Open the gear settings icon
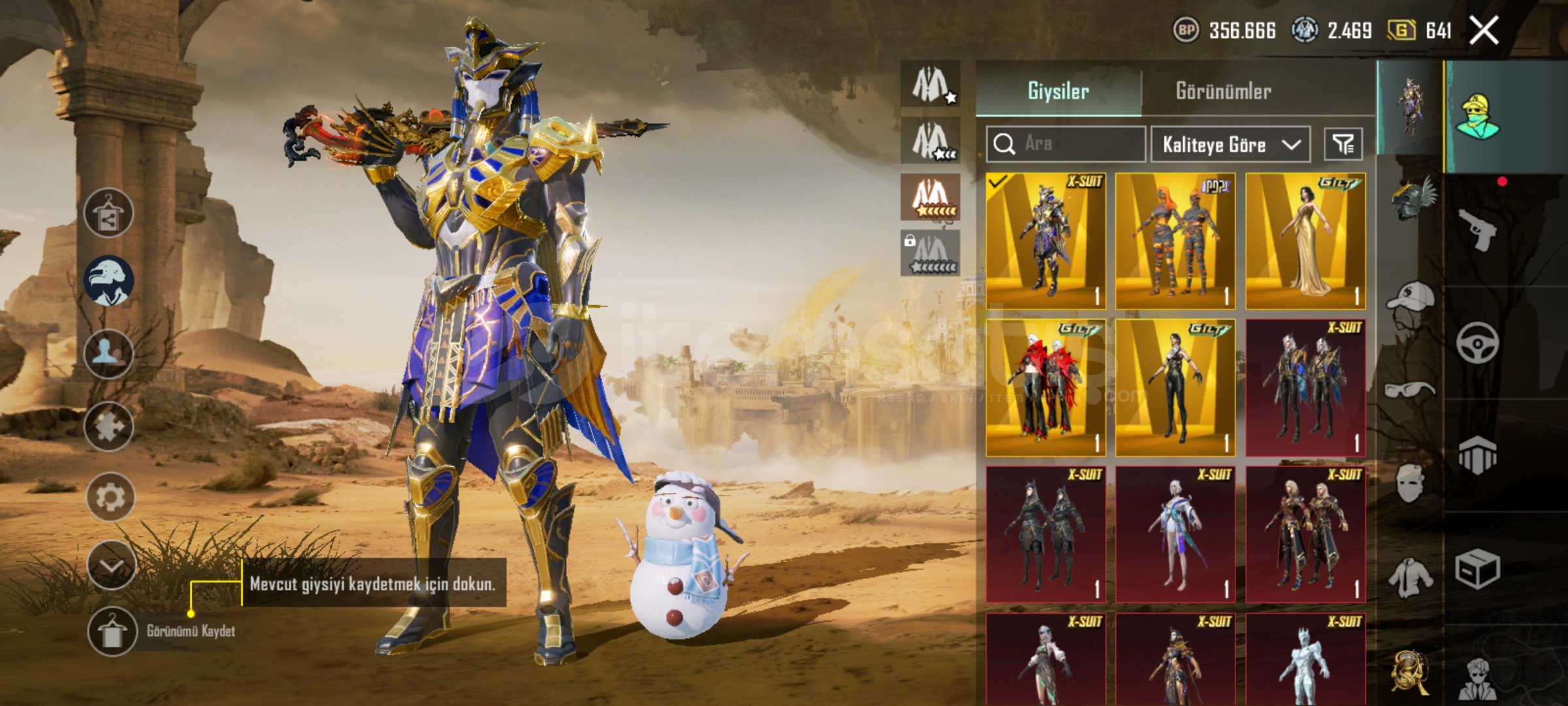The height and width of the screenshot is (706, 1568). pos(110,497)
